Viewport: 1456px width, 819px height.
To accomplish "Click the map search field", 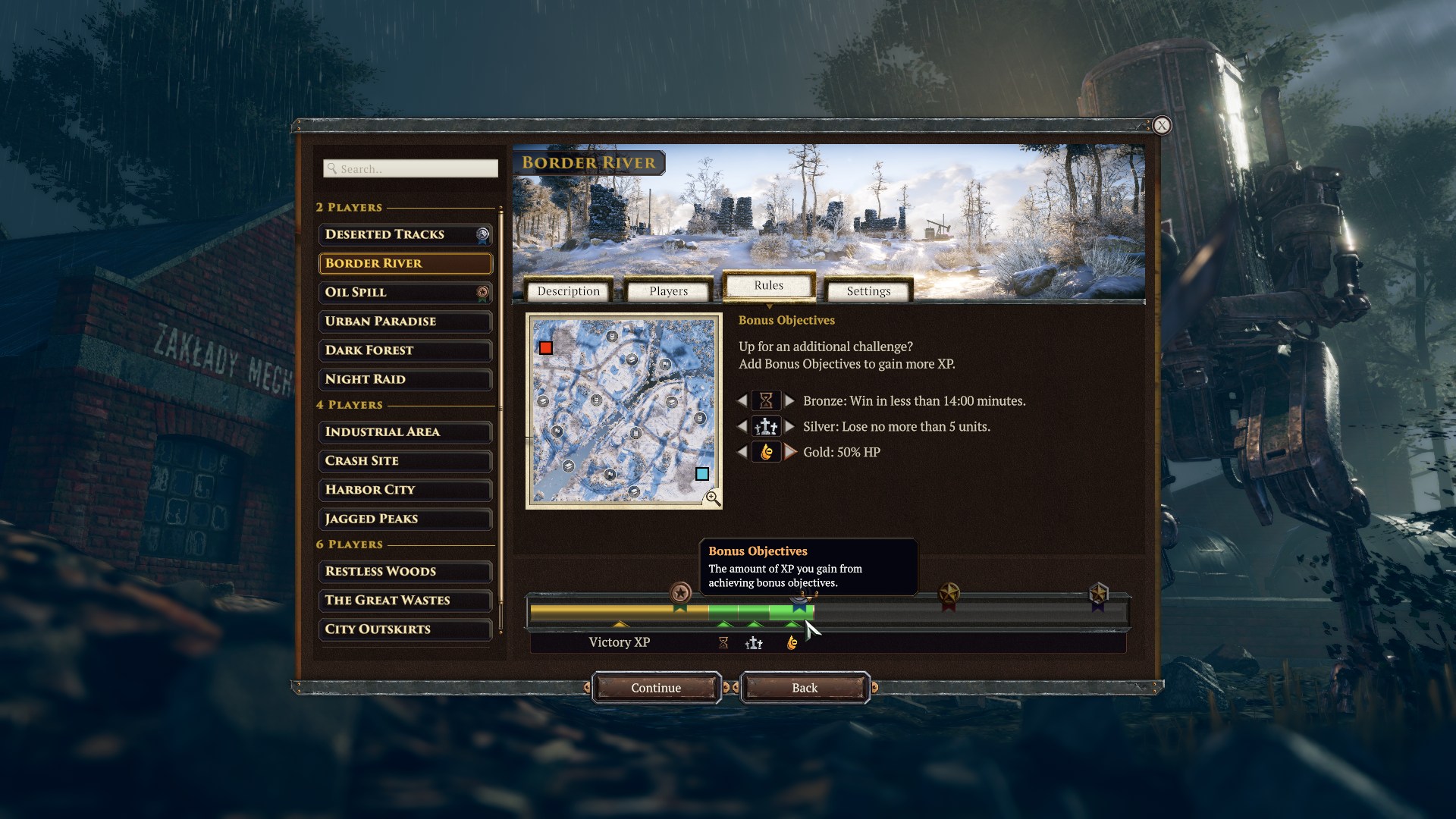I will click(x=411, y=168).
